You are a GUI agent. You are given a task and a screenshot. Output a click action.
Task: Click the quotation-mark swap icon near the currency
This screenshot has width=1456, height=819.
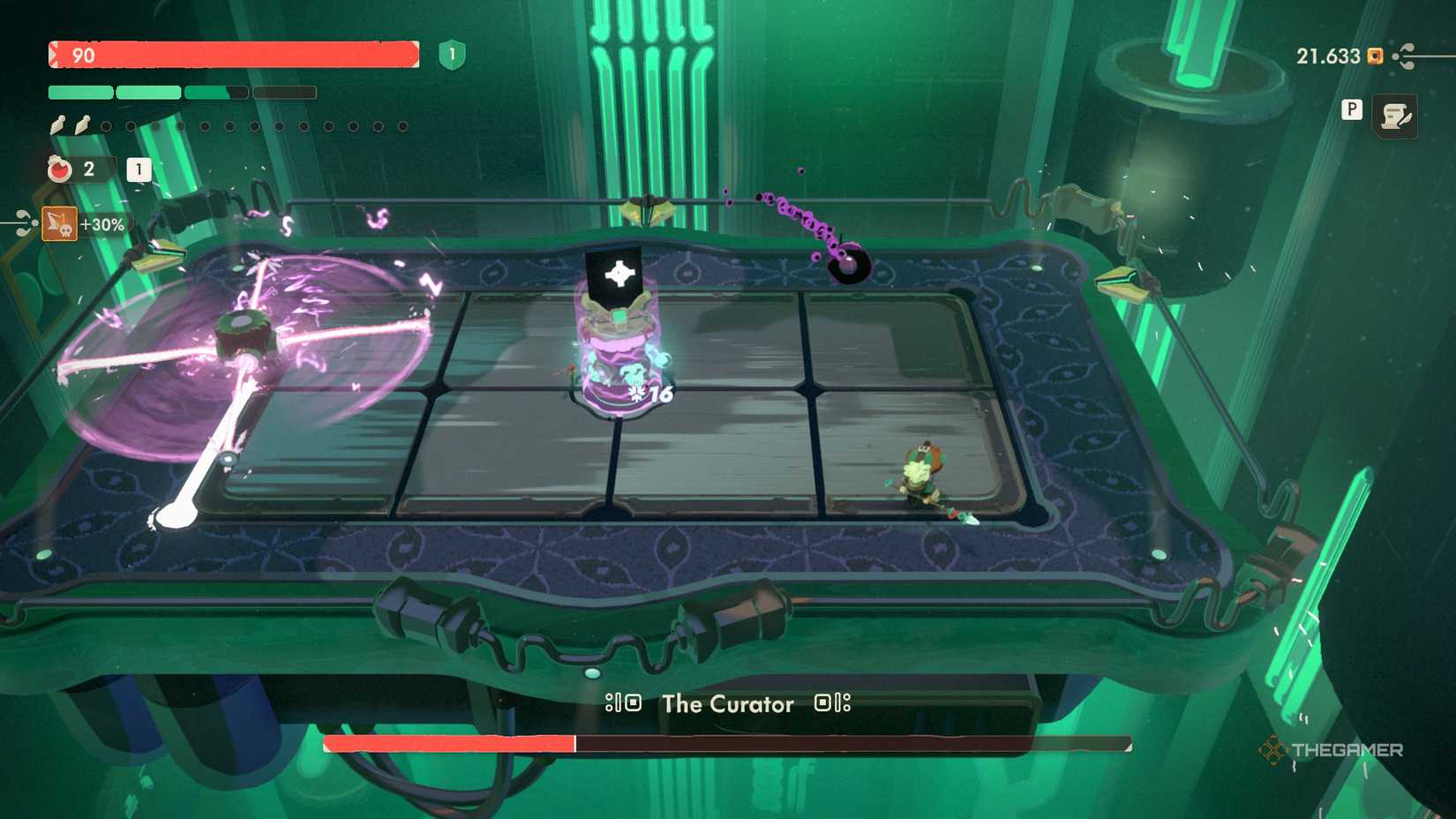[1404, 56]
